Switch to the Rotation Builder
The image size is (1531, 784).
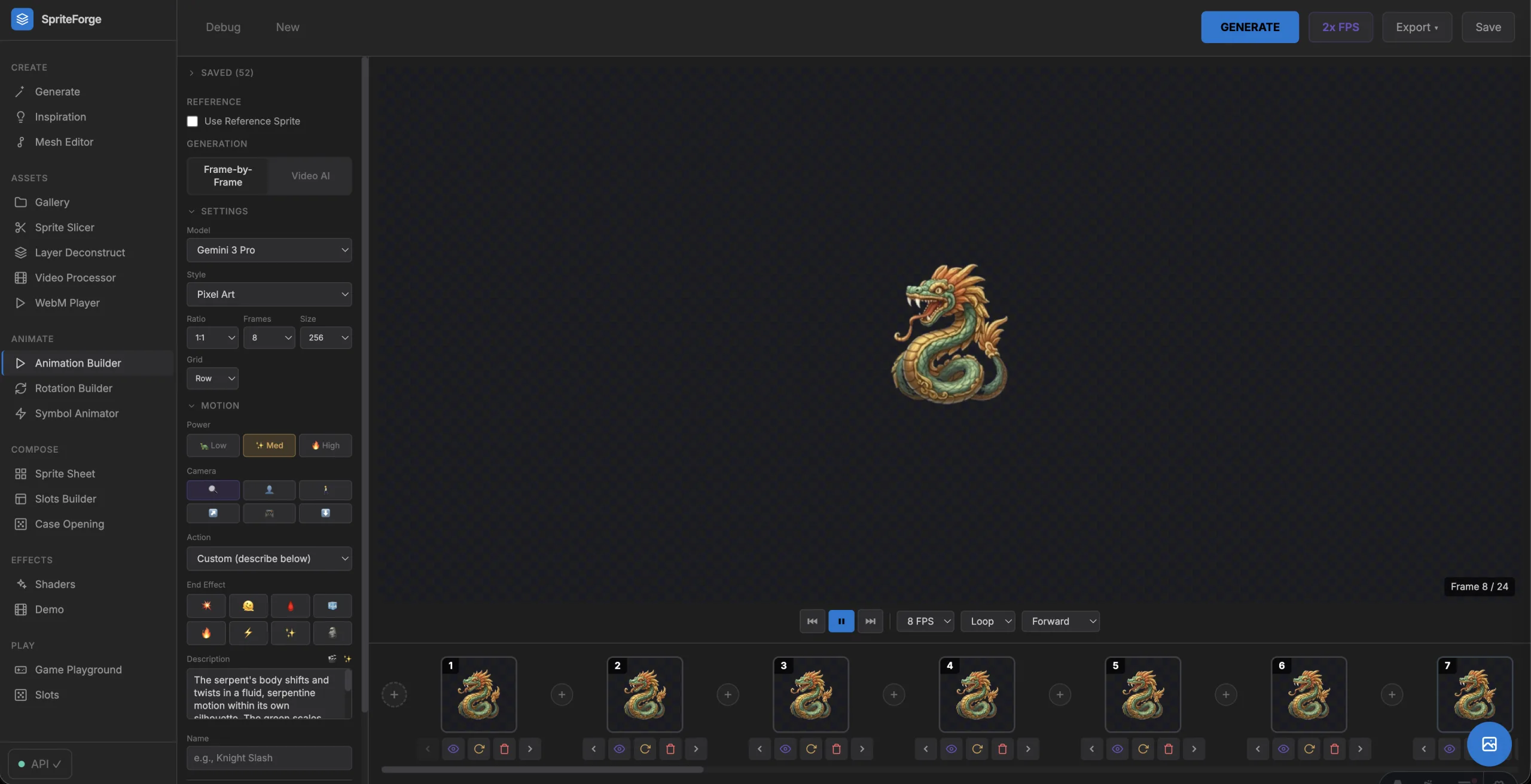pyautogui.click(x=73, y=388)
